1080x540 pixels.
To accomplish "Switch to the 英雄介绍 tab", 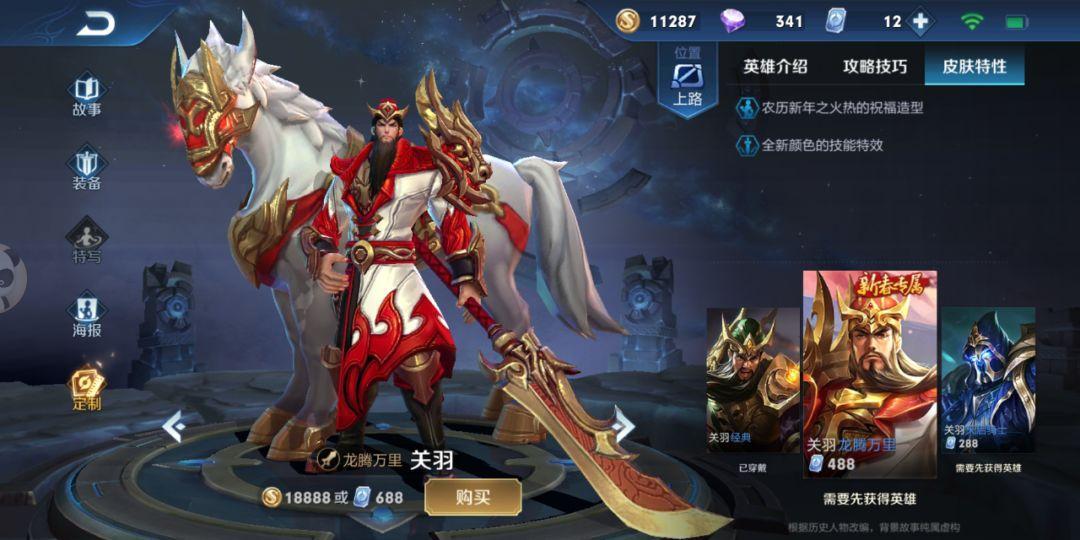I will pos(775,67).
